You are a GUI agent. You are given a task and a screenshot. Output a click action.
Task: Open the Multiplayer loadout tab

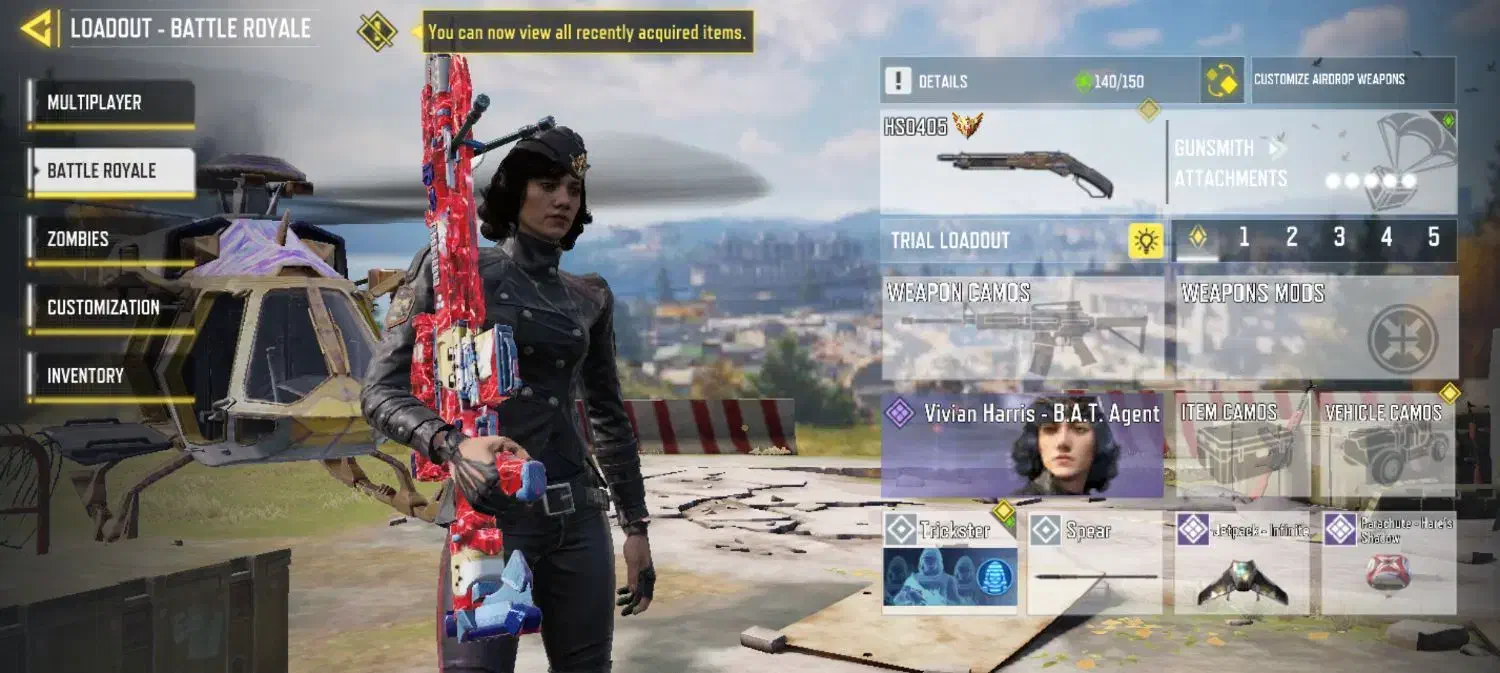(x=111, y=103)
